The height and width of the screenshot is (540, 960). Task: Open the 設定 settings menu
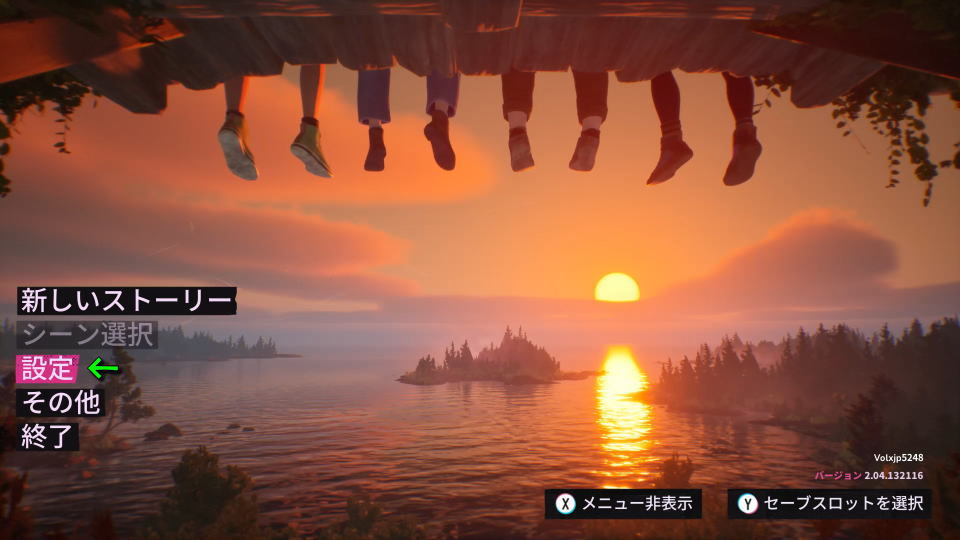(x=47, y=369)
